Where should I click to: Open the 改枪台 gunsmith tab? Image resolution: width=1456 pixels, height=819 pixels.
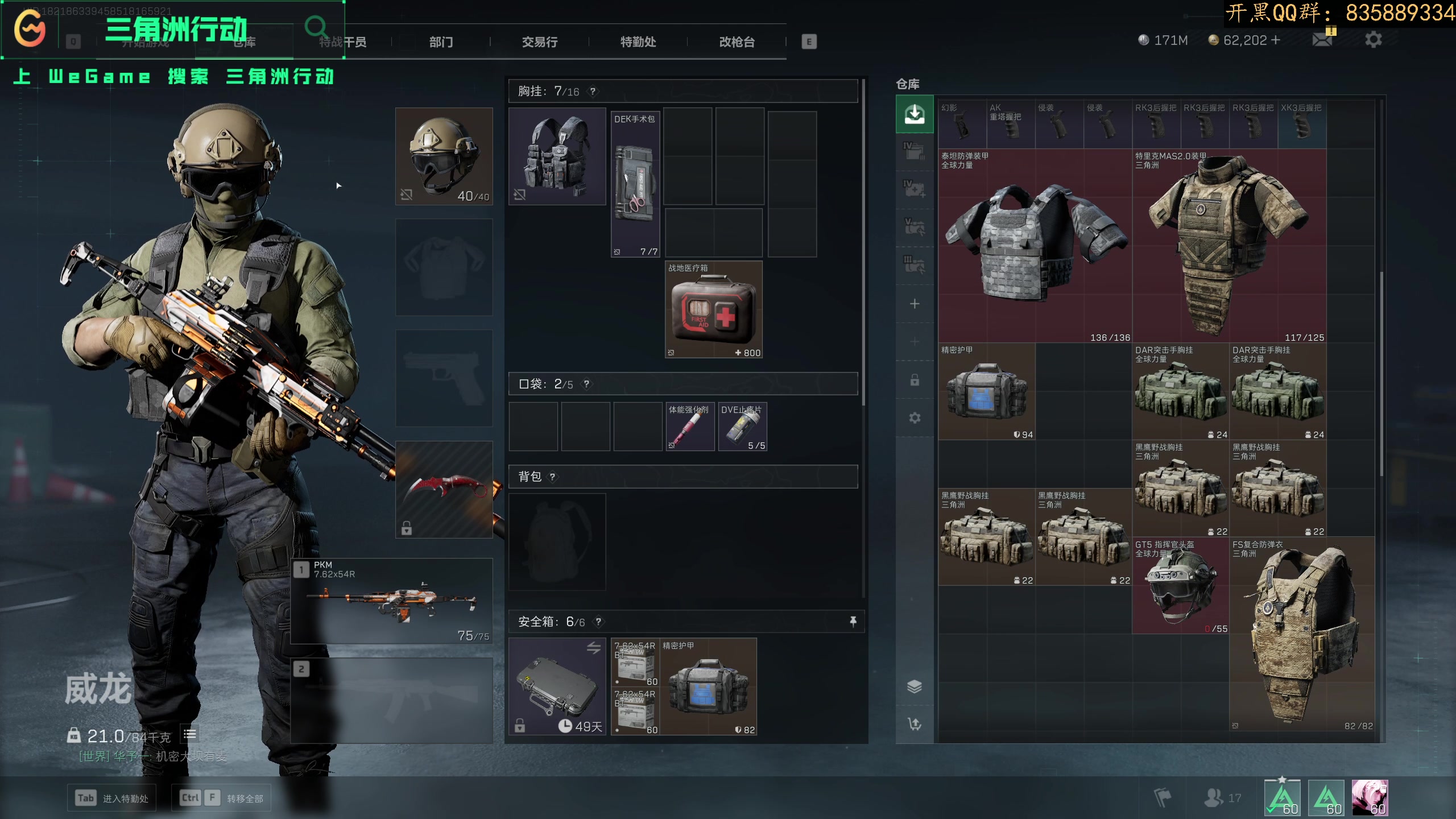click(737, 42)
